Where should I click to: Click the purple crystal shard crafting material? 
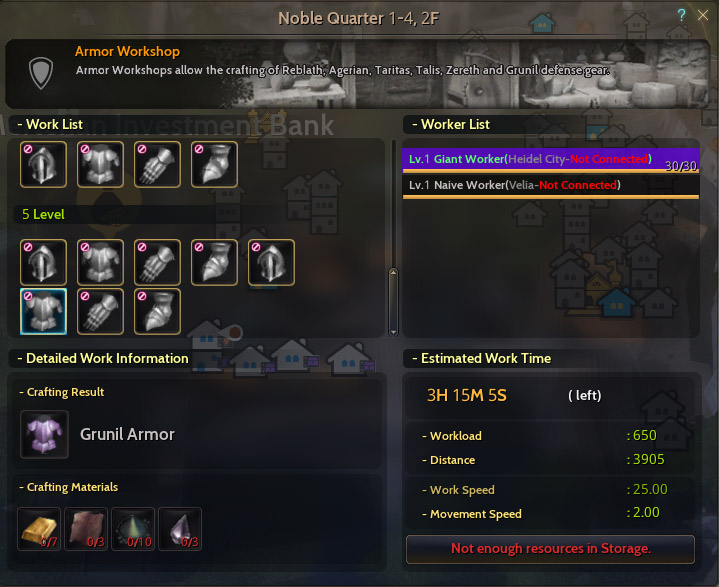pyautogui.click(x=180, y=529)
